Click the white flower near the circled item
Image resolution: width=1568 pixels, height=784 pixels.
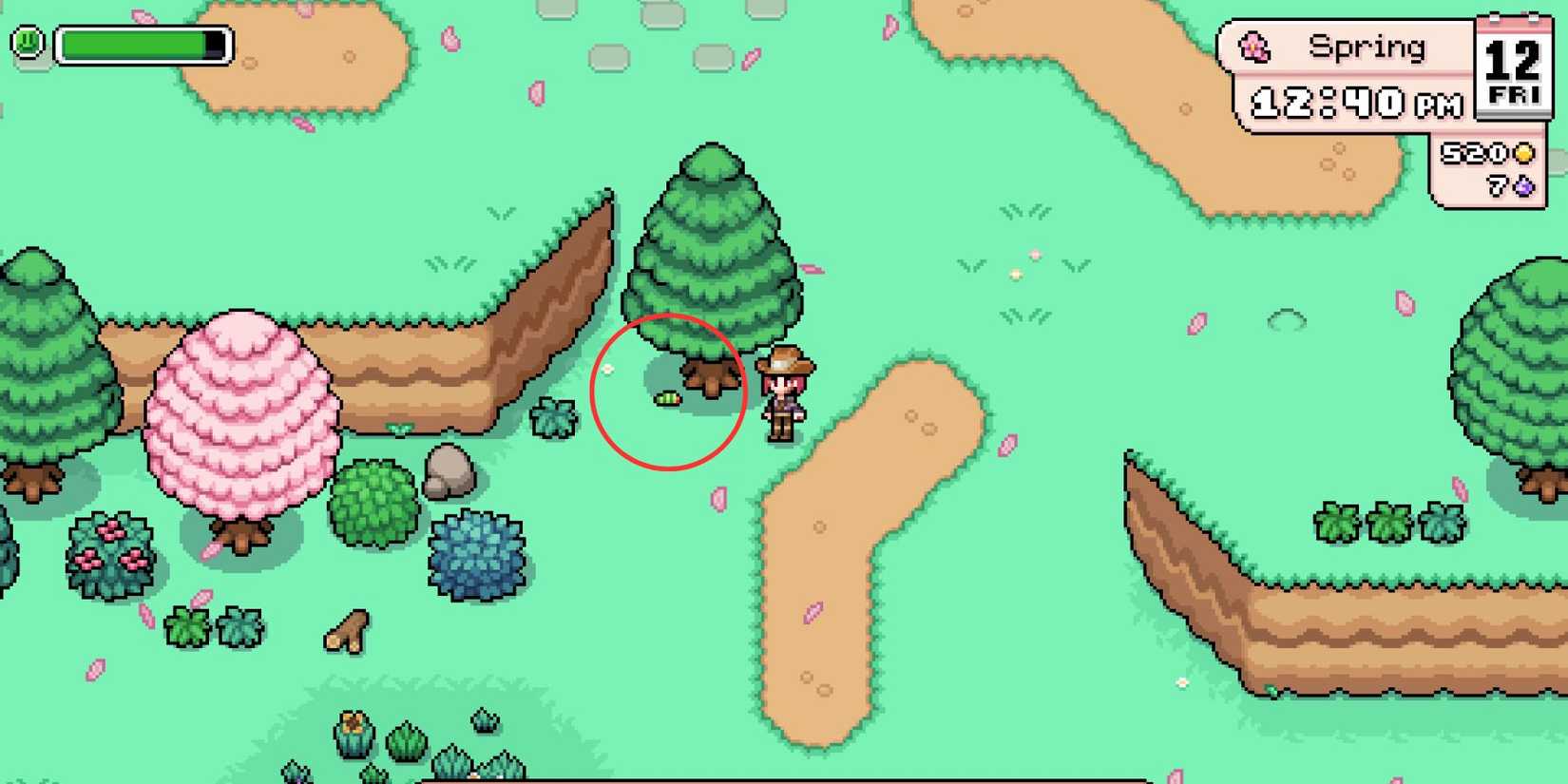pyautogui.click(x=609, y=370)
